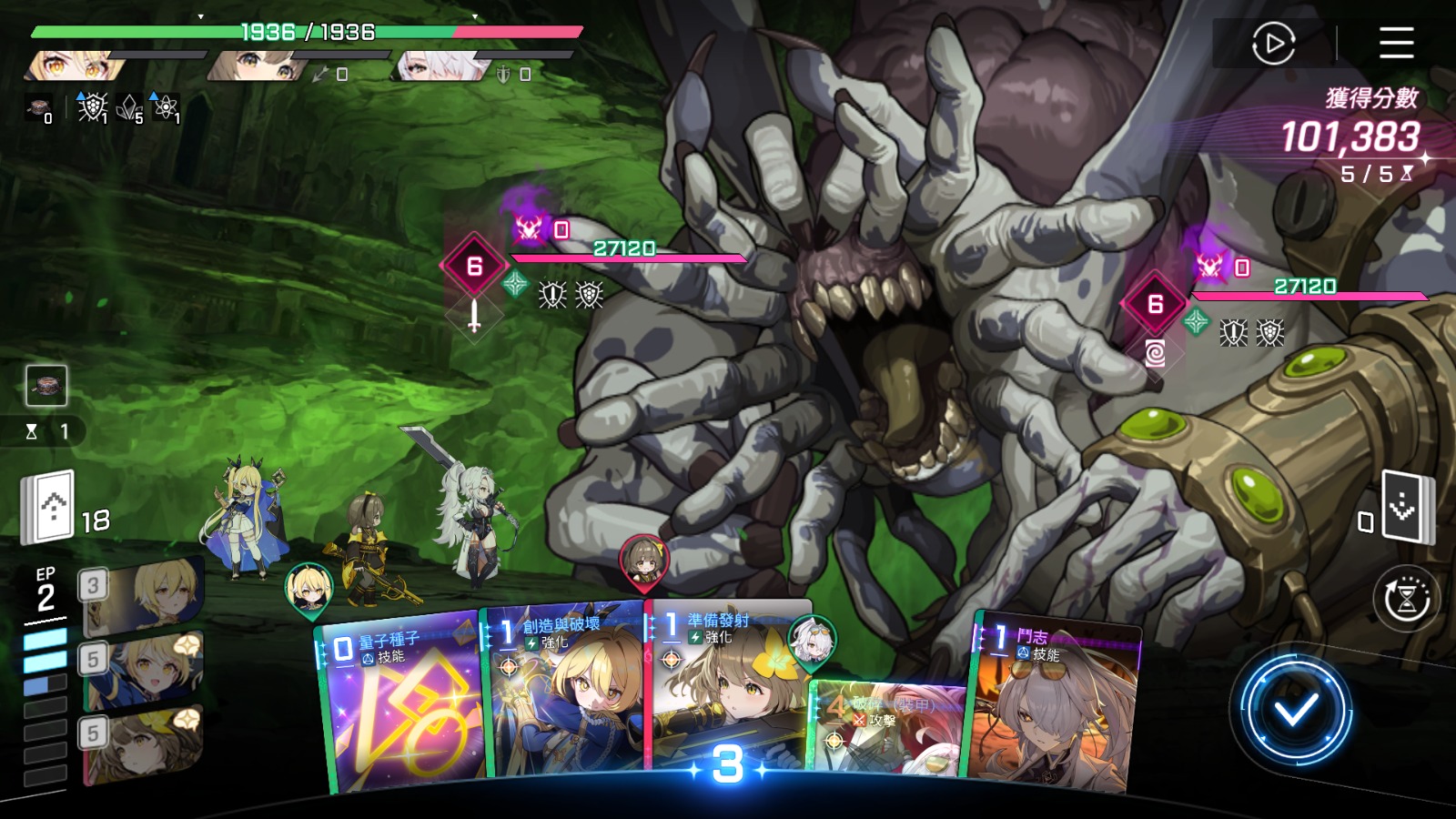
Task: Click the round hourglass timer button
Action: point(1406,599)
